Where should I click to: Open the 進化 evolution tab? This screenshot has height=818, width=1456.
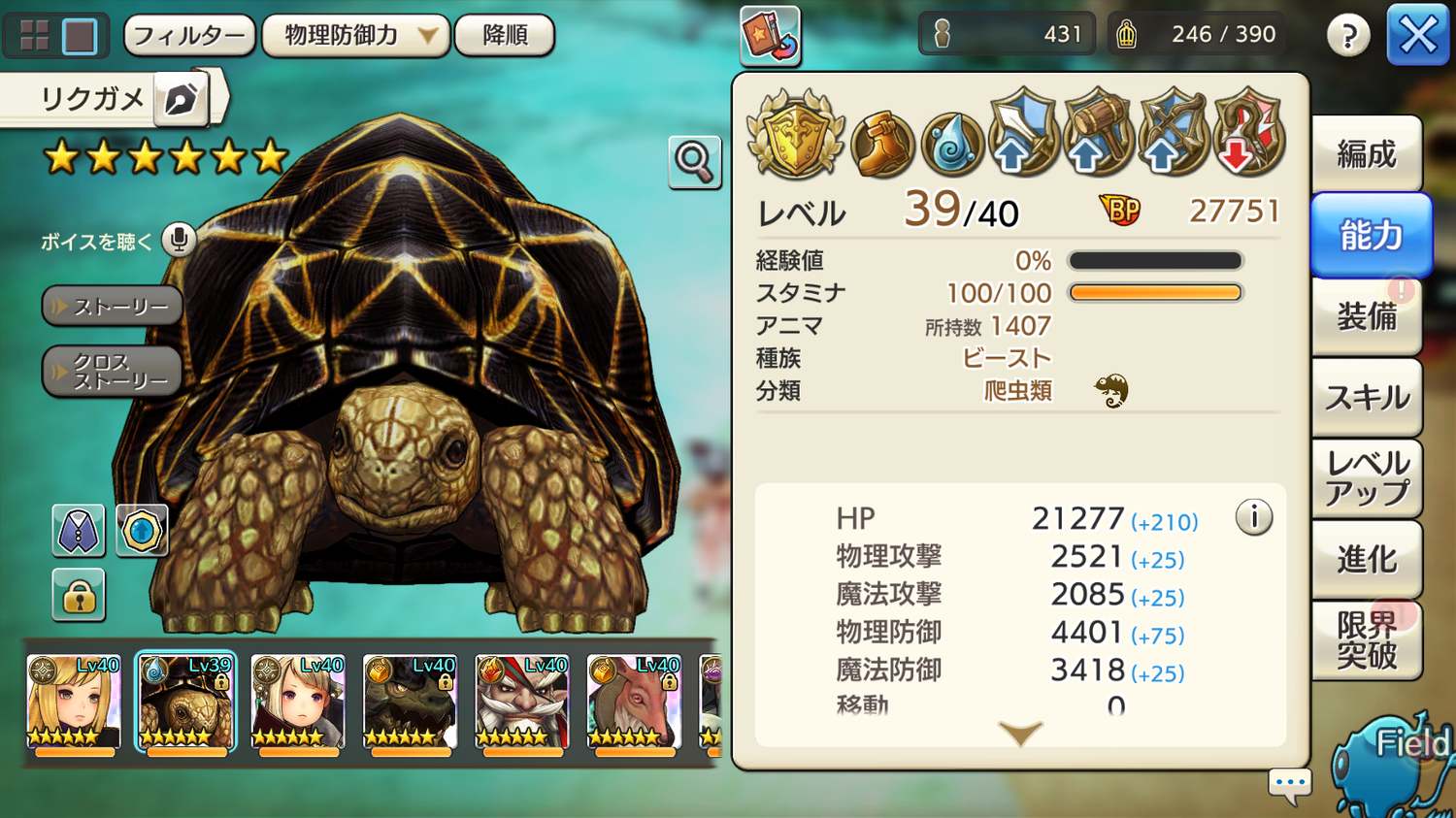coord(1366,559)
